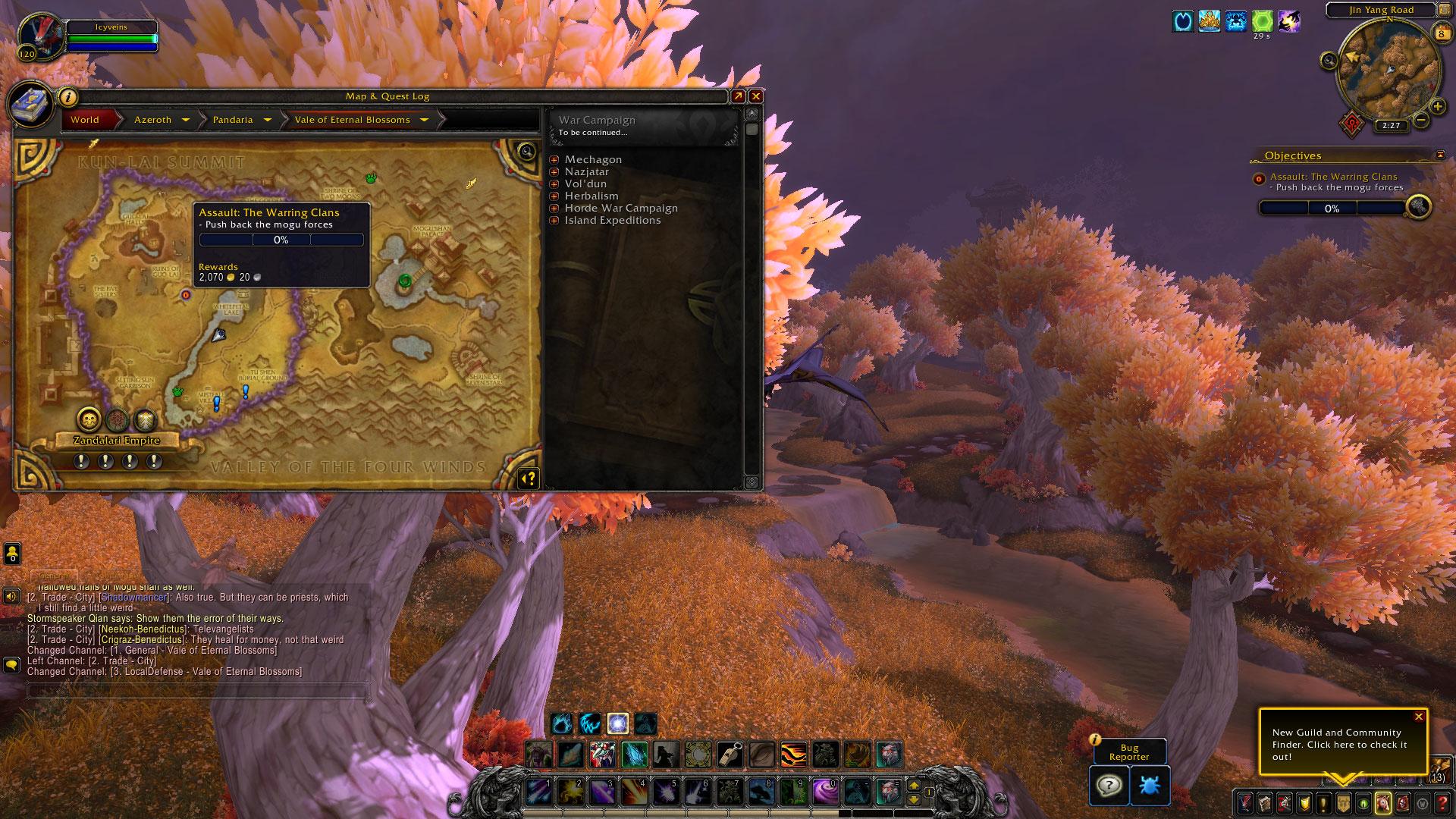Expand the Mechagon quest category
This screenshot has width=1456, height=819.
tap(554, 160)
